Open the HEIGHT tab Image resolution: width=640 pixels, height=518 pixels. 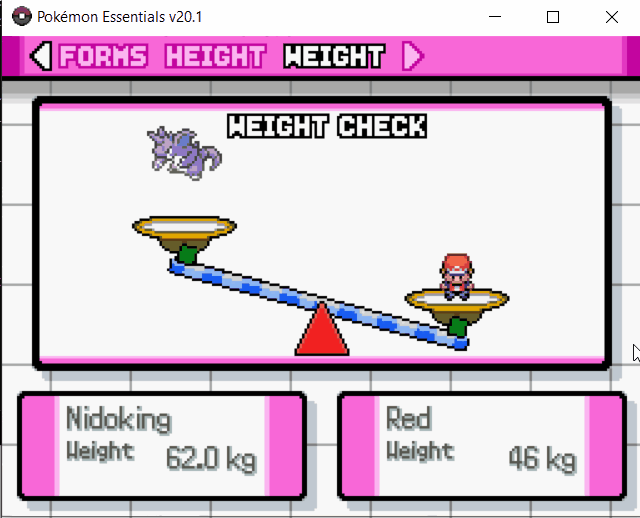tap(215, 57)
